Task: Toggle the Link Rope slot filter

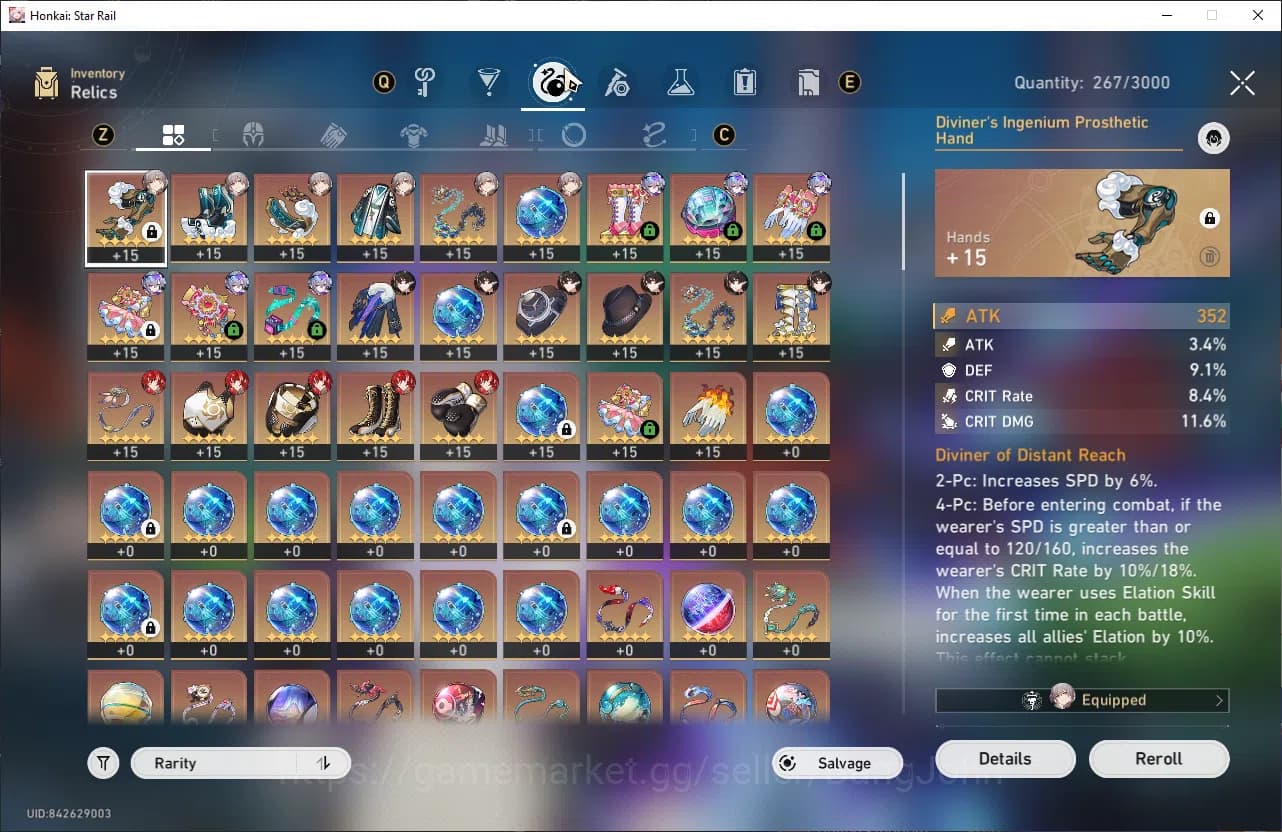Action: point(653,134)
